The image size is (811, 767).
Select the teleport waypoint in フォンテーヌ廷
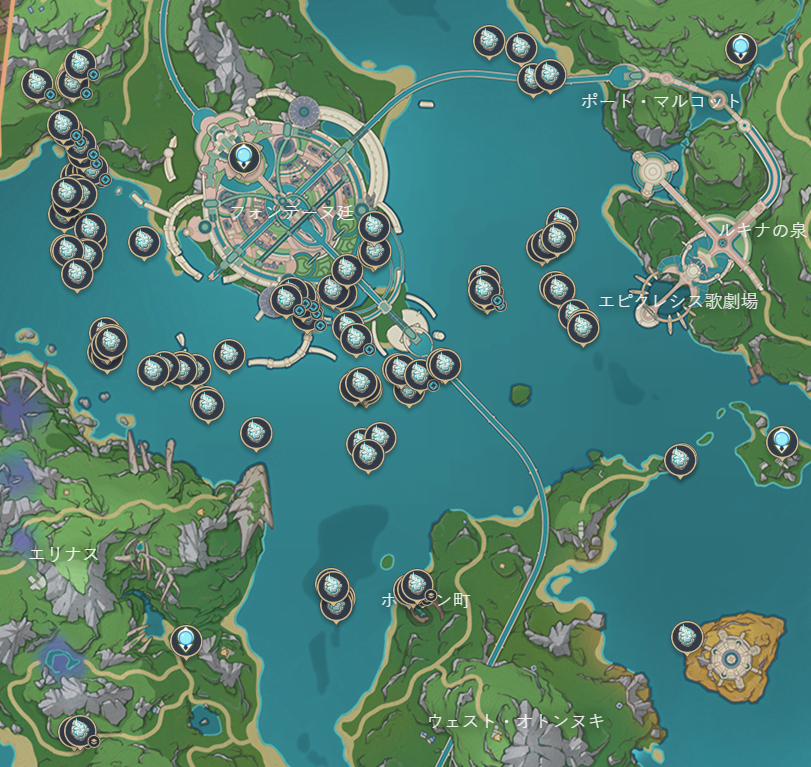click(x=243, y=157)
